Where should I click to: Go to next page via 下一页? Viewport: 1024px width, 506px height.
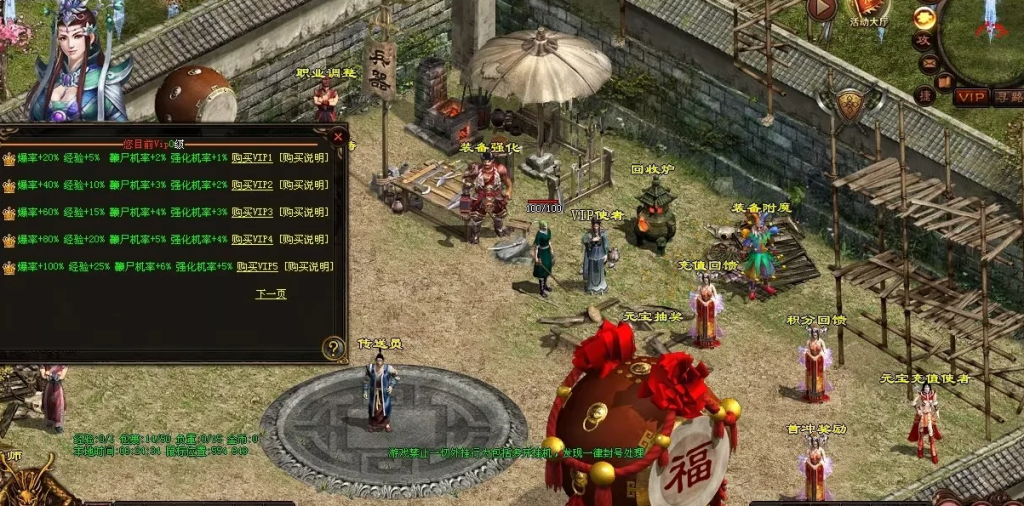[x=271, y=294]
